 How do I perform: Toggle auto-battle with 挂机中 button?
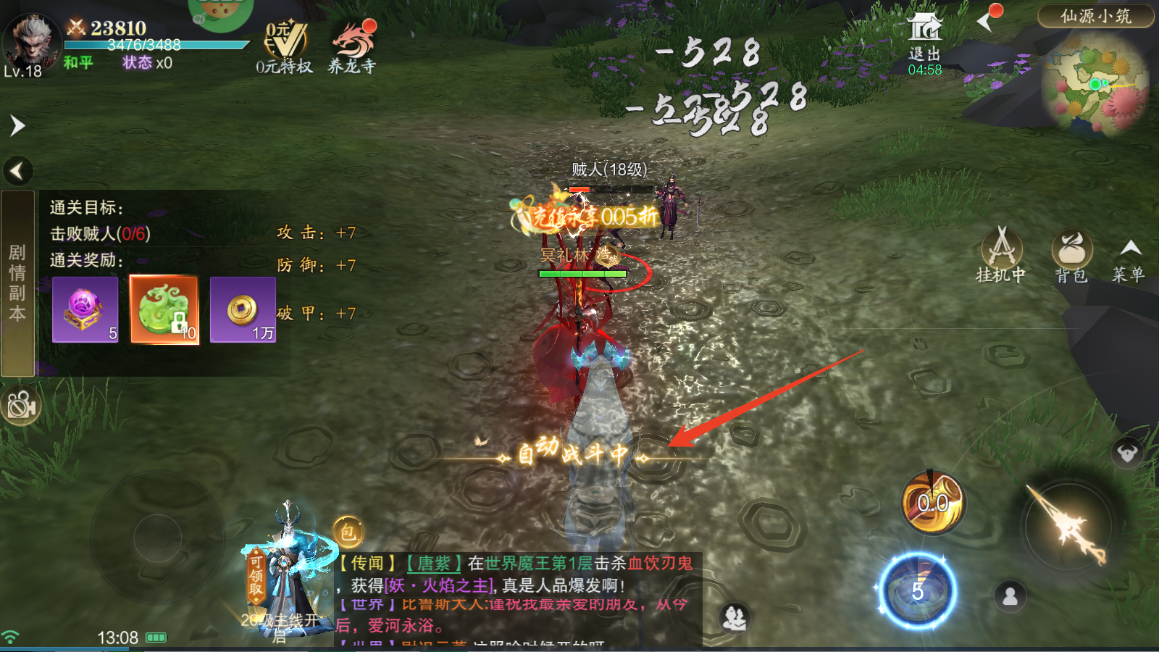click(1001, 254)
